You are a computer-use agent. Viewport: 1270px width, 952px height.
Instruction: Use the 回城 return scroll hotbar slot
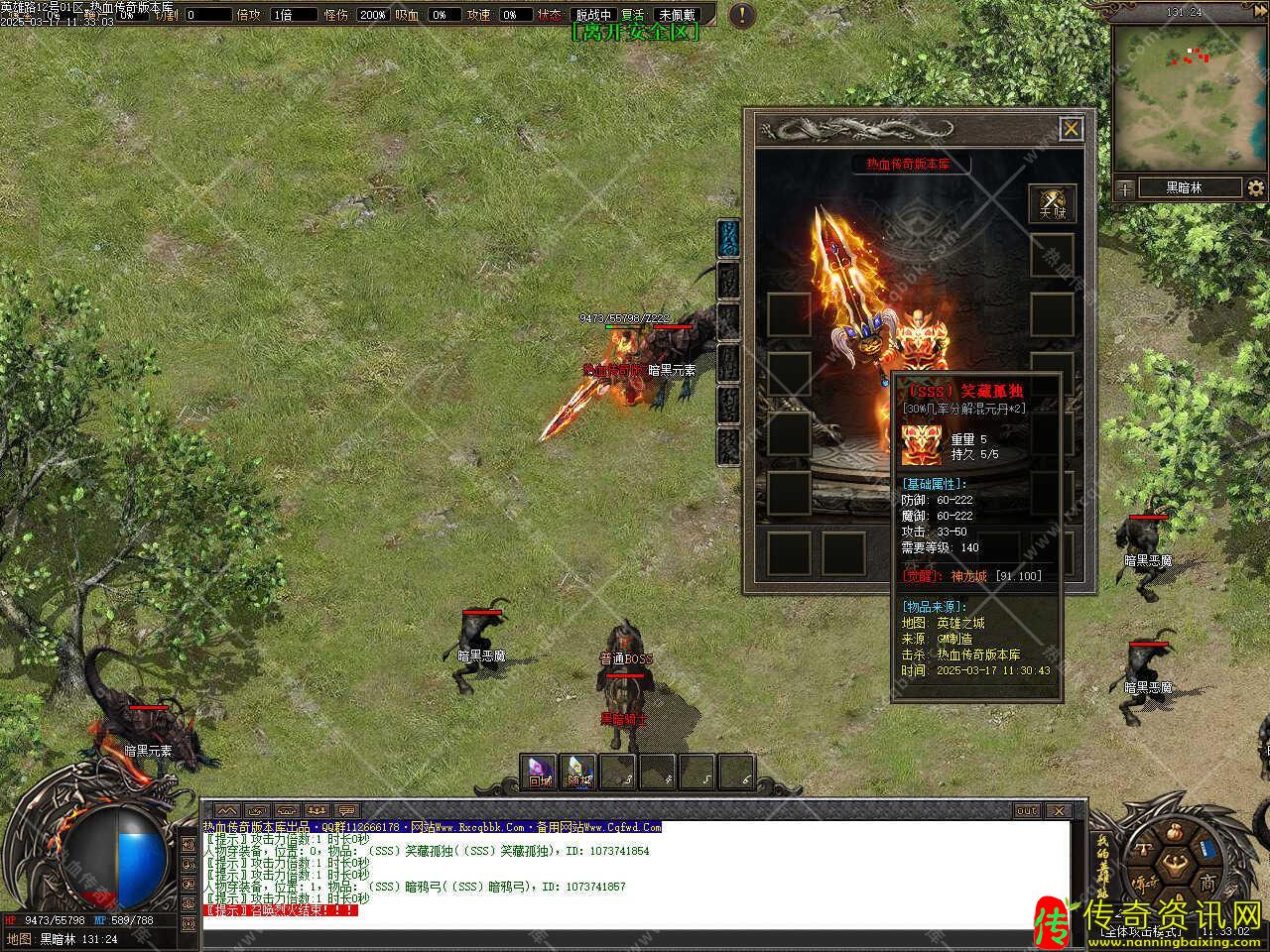pyautogui.click(x=540, y=772)
